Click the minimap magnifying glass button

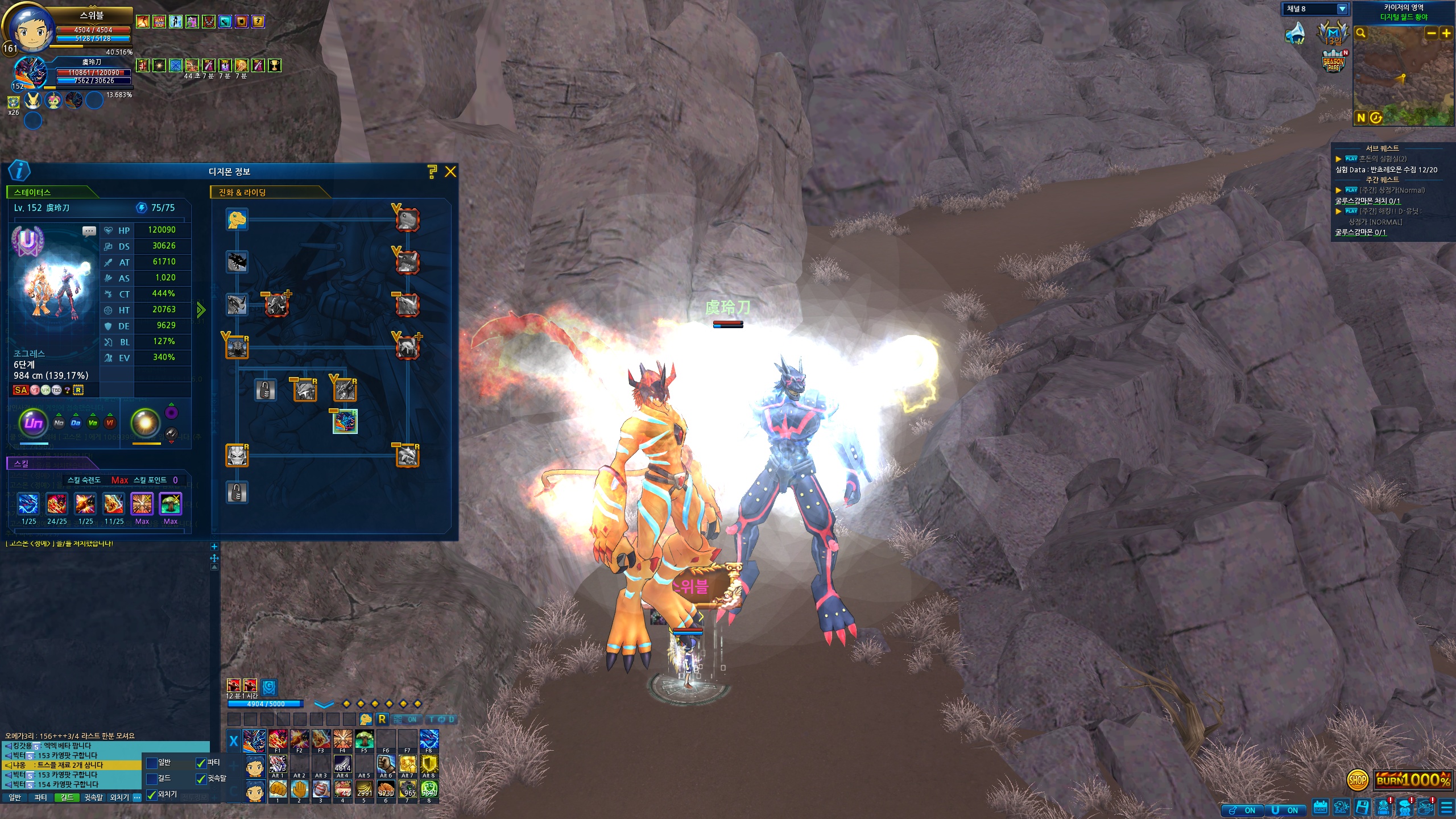[1361, 34]
